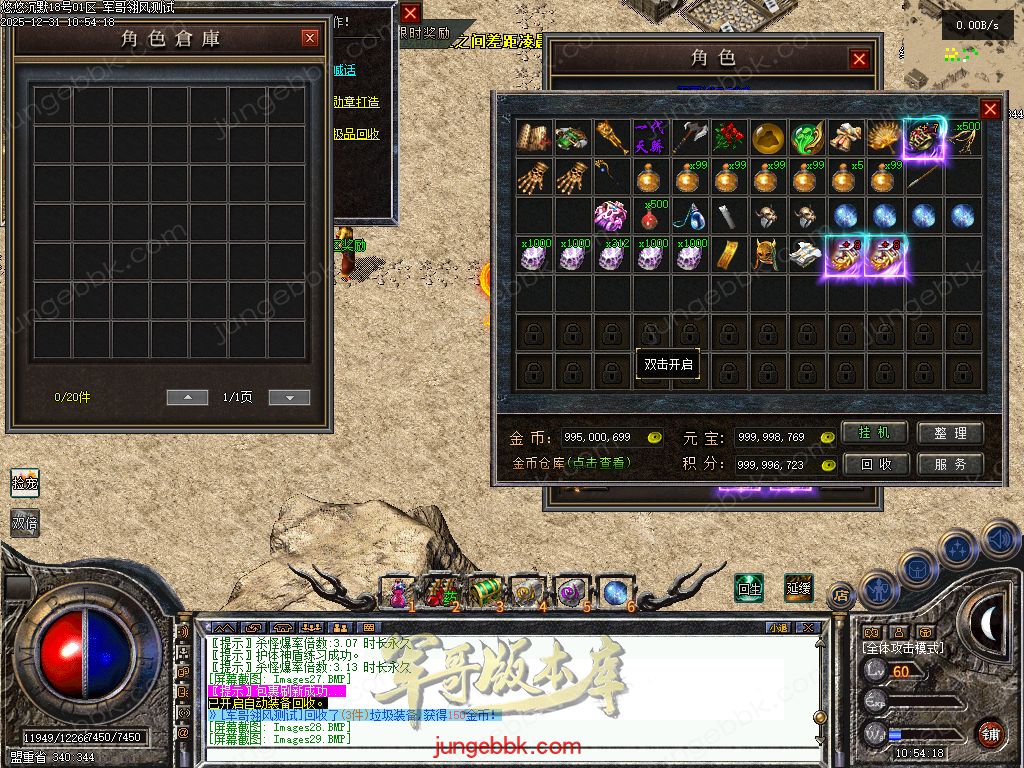
Task: Sort the bag with 整理 button
Action: [x=950, y=433]
